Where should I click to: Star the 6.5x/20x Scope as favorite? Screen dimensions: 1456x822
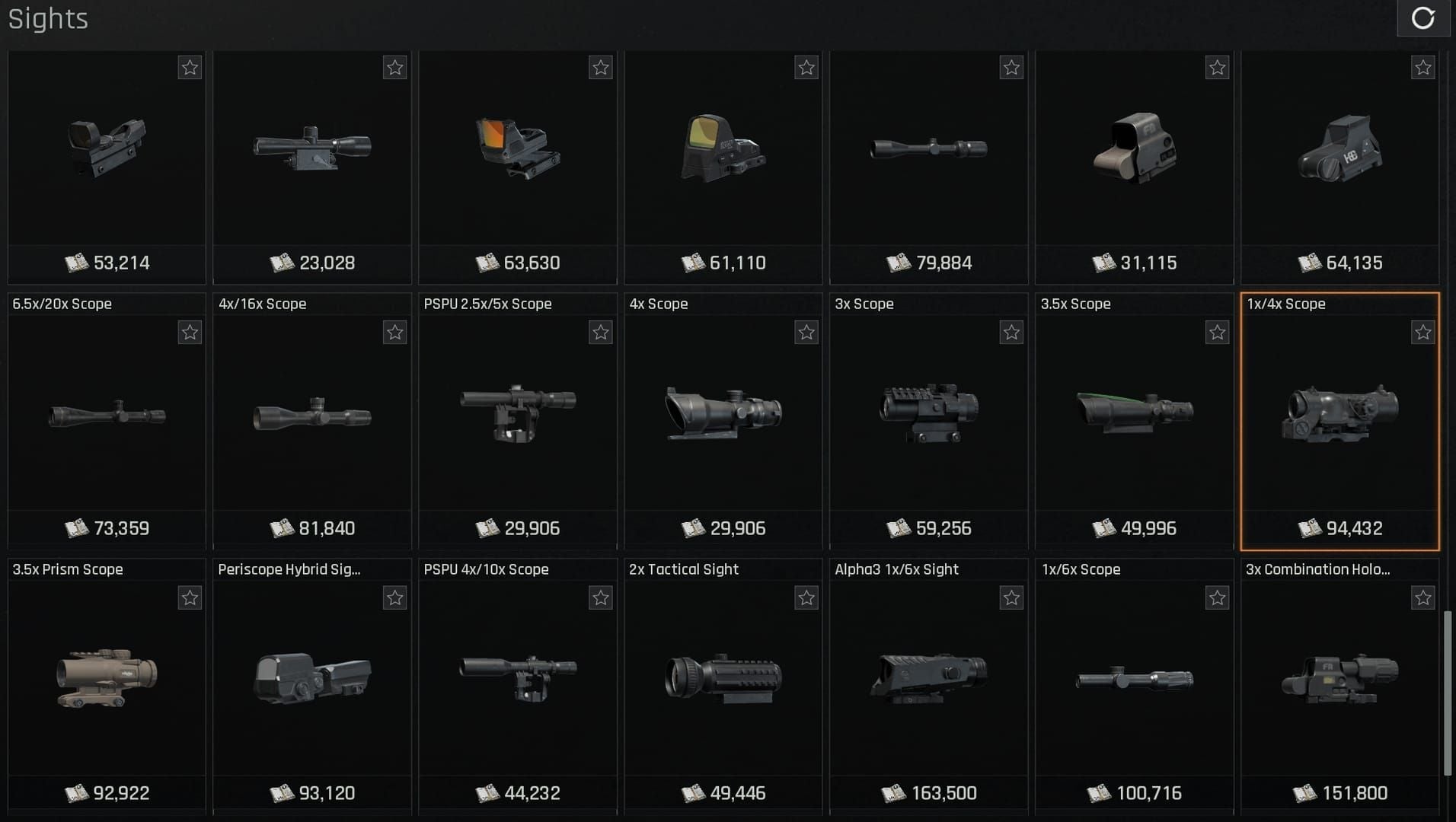190,333
